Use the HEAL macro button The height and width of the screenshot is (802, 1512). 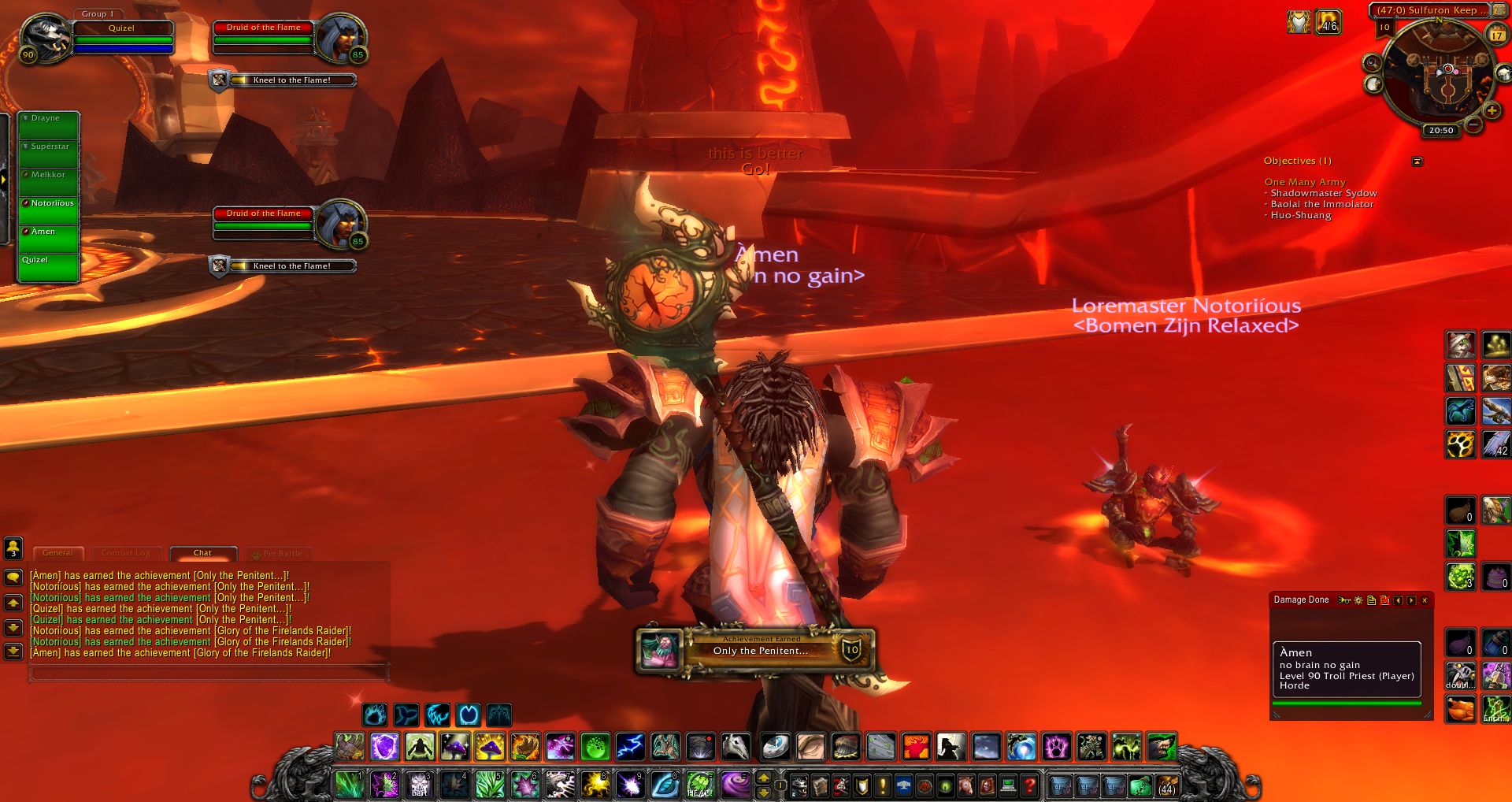click(699, 785)
